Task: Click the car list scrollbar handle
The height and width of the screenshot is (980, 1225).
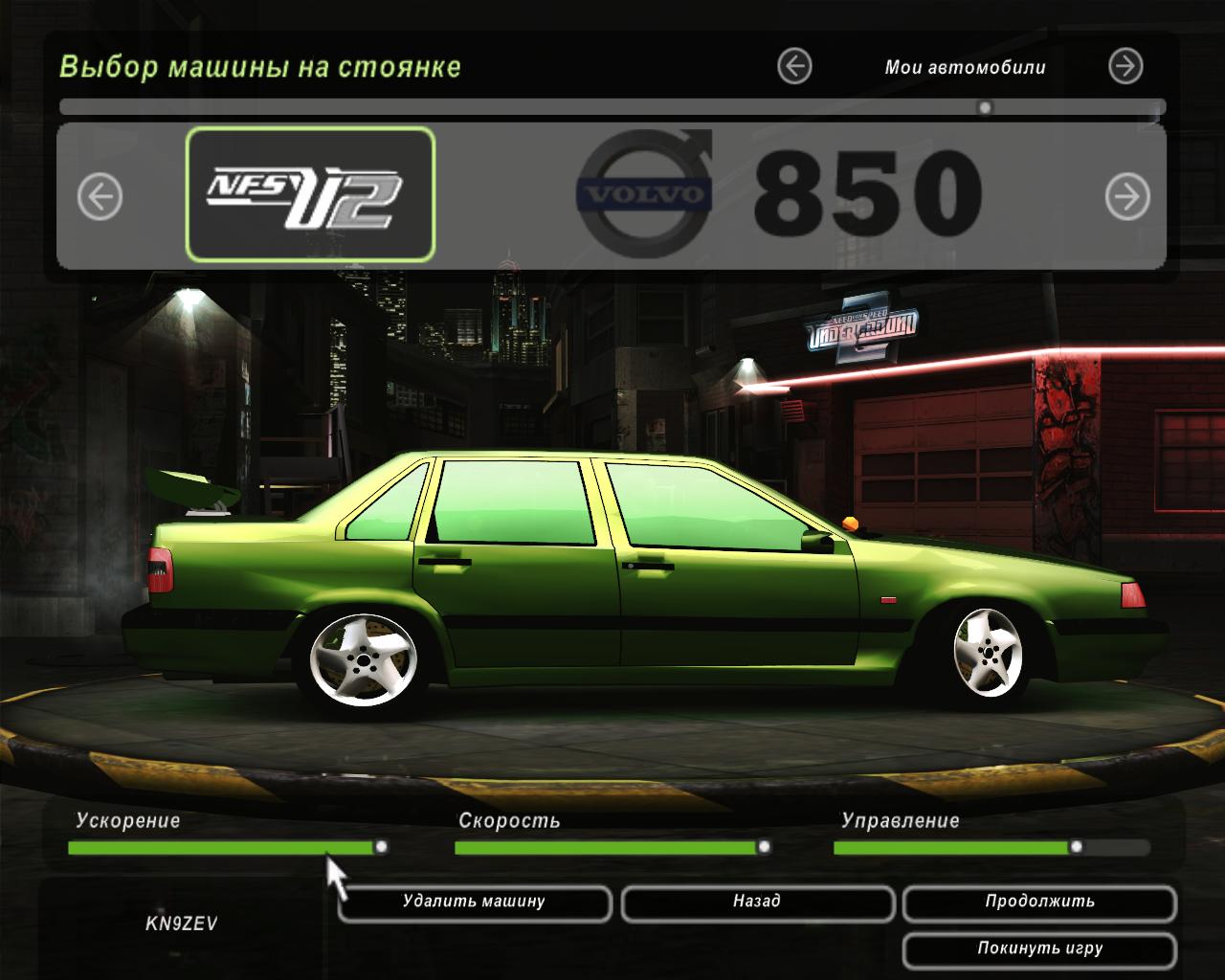Action: (x=985, y=107)
